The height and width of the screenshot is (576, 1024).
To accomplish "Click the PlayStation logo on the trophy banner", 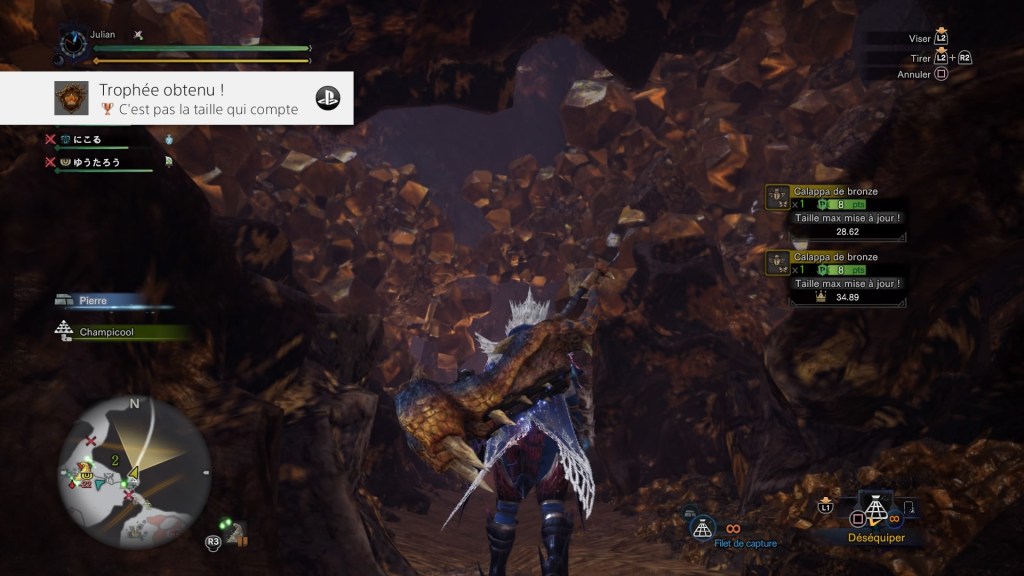I will point(328,98).
